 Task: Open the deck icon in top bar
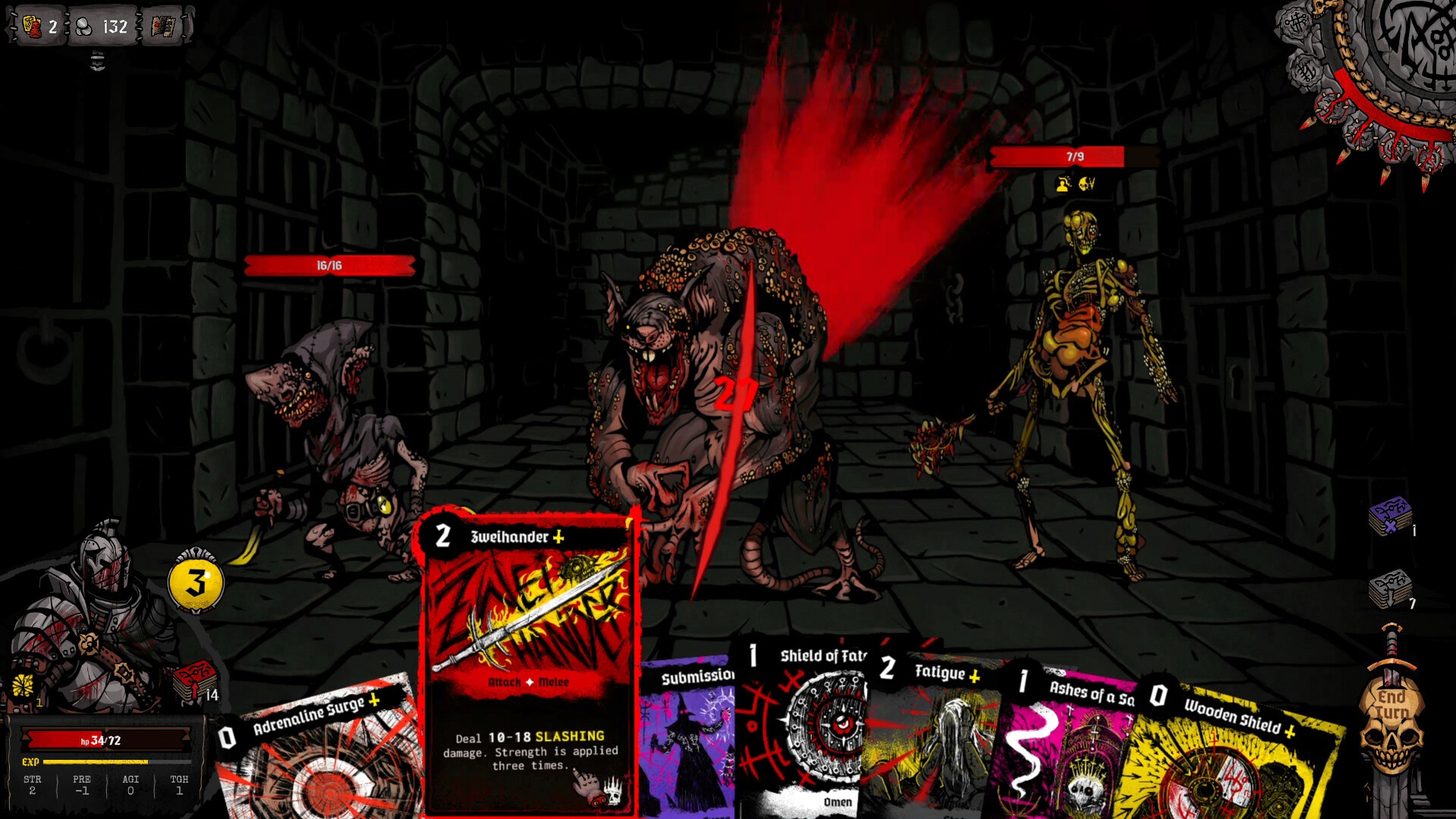[x=163, y=27]
